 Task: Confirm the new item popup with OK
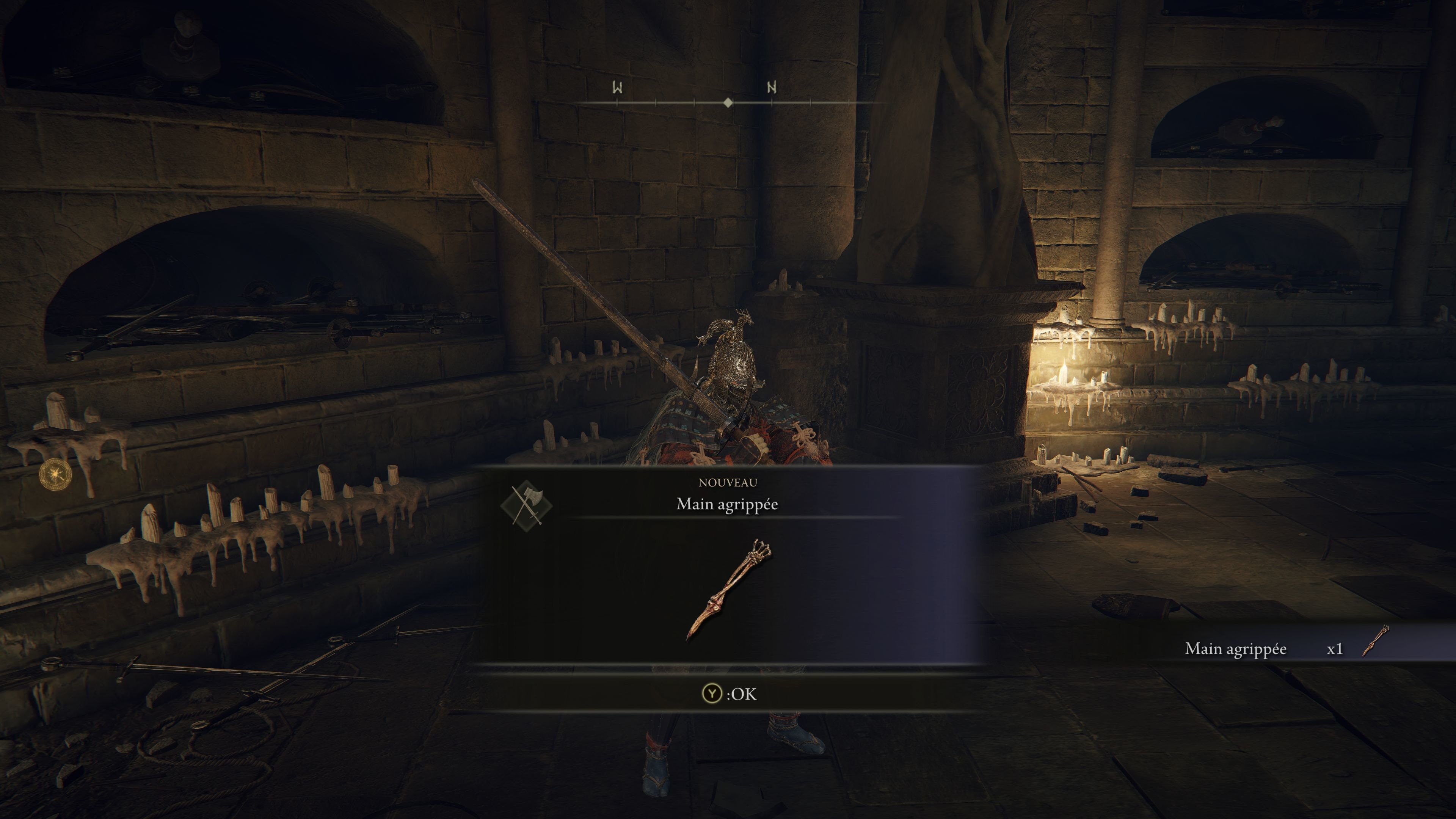728,693
